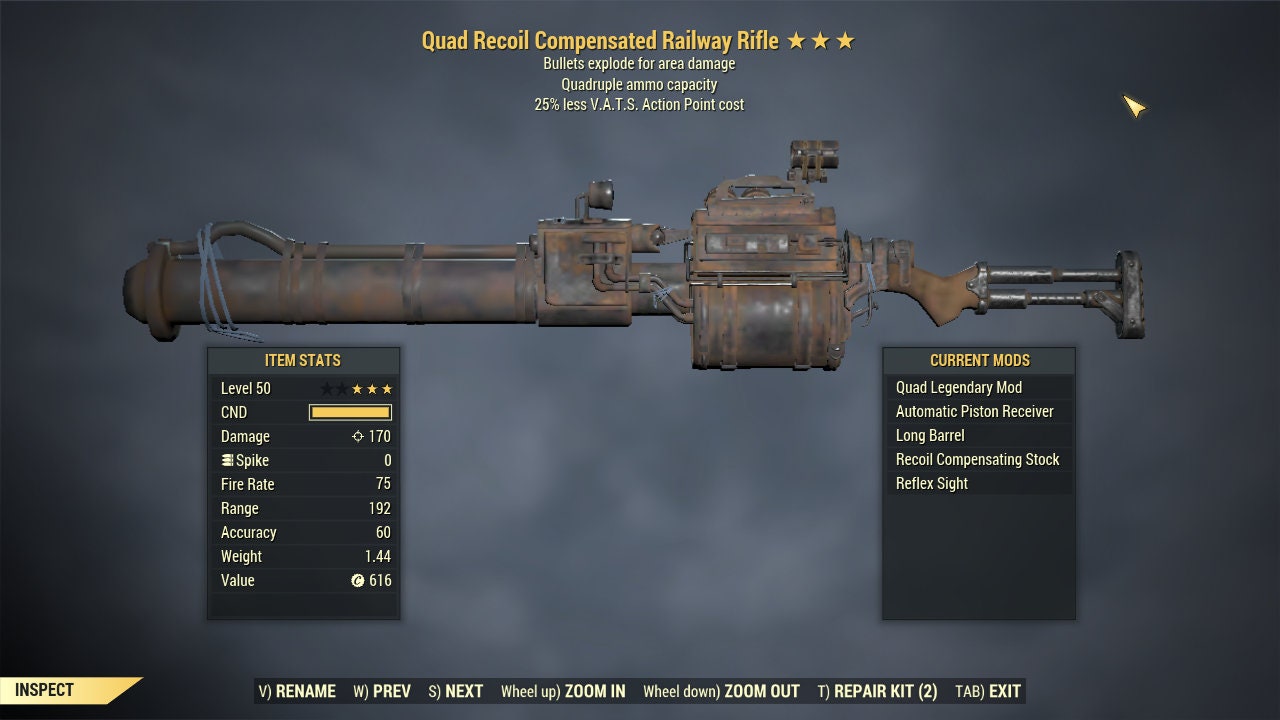
Task: Expand the CURRENT MODS panel header
Action: pyautogui.click(x=980, y=361)
